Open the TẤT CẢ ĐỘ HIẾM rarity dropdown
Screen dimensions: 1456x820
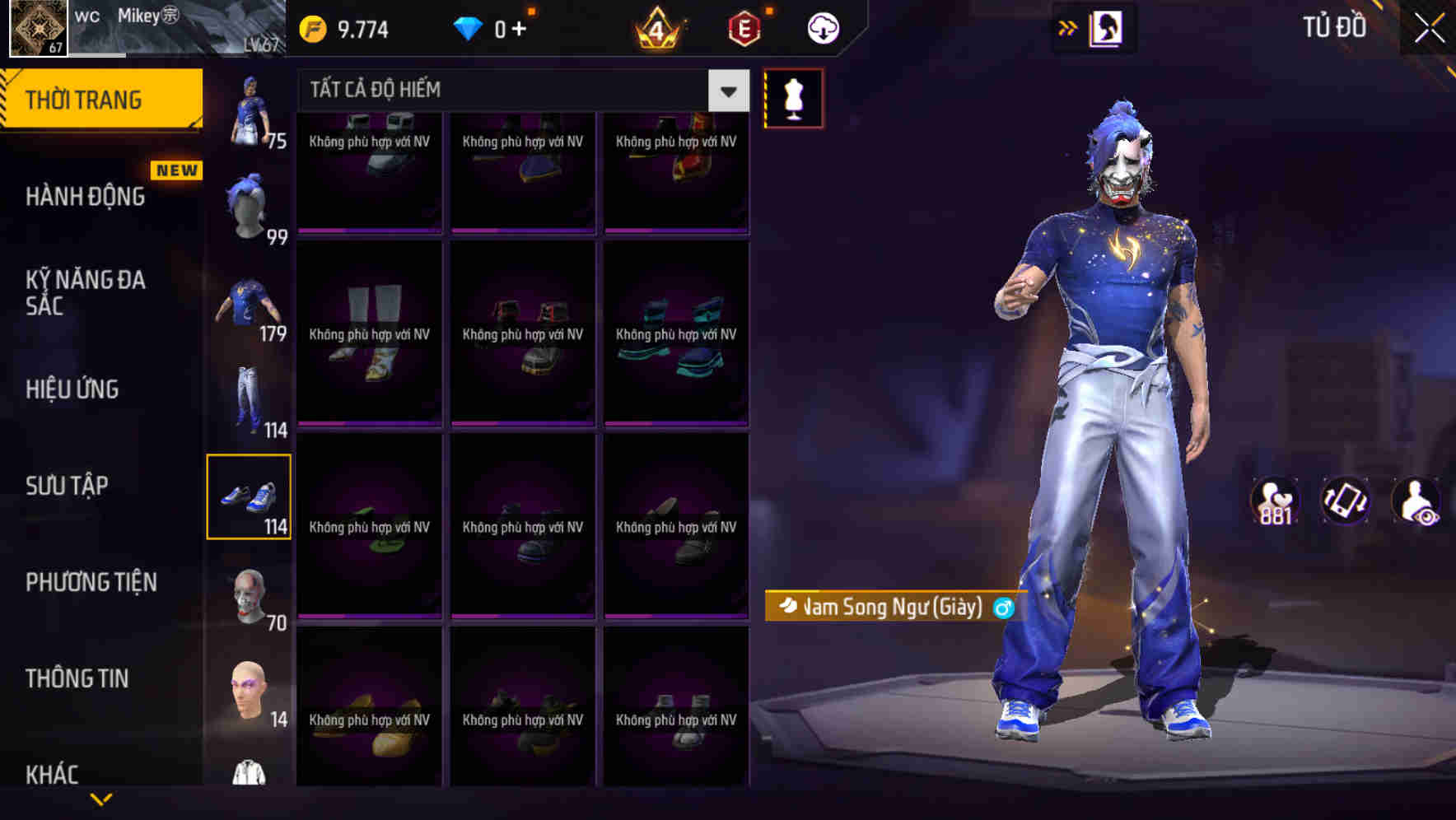511,89
